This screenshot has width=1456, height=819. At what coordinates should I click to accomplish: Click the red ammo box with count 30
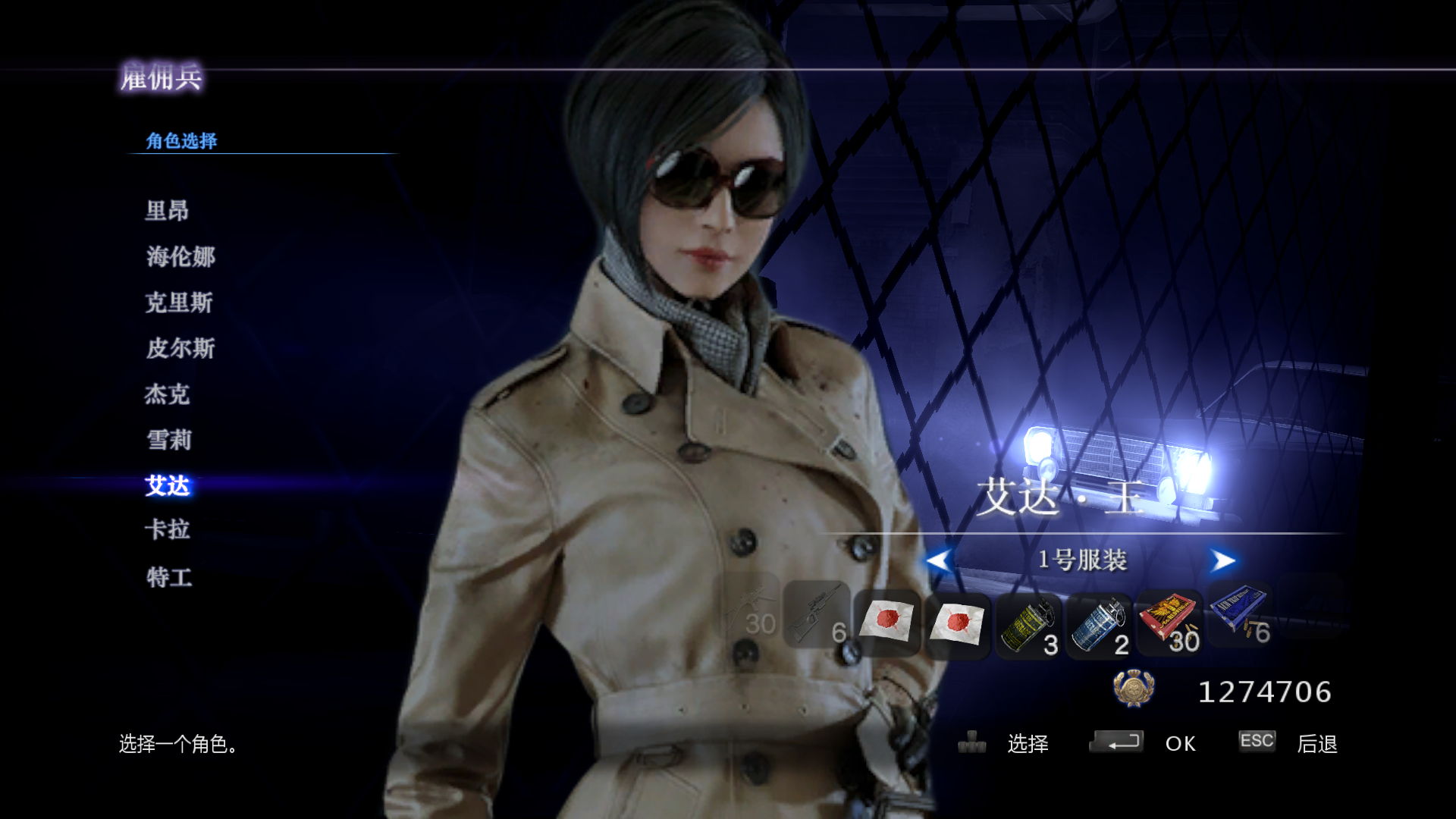1169,622
